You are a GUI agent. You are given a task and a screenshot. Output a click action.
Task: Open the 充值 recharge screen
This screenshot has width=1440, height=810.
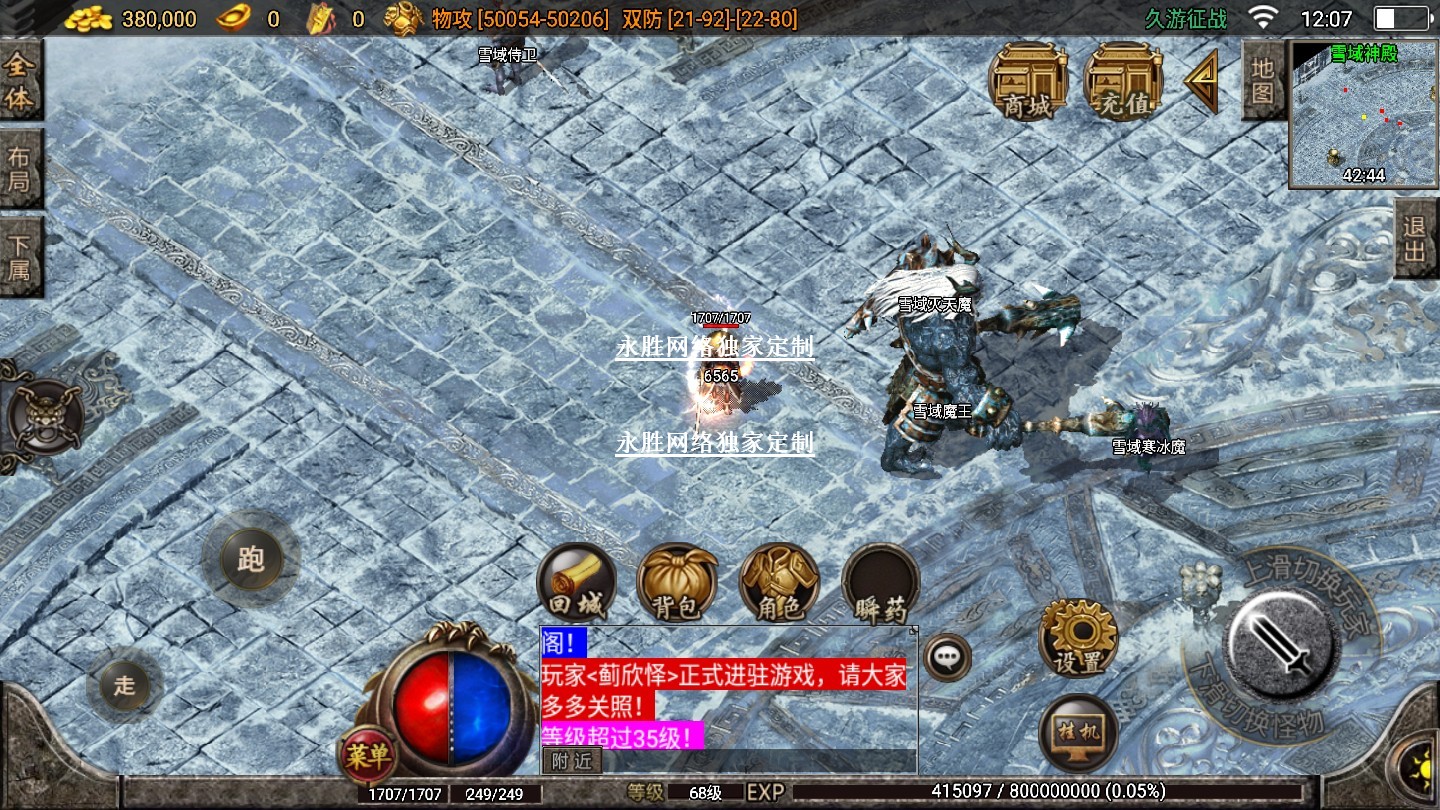click(x=1123, y=81)
